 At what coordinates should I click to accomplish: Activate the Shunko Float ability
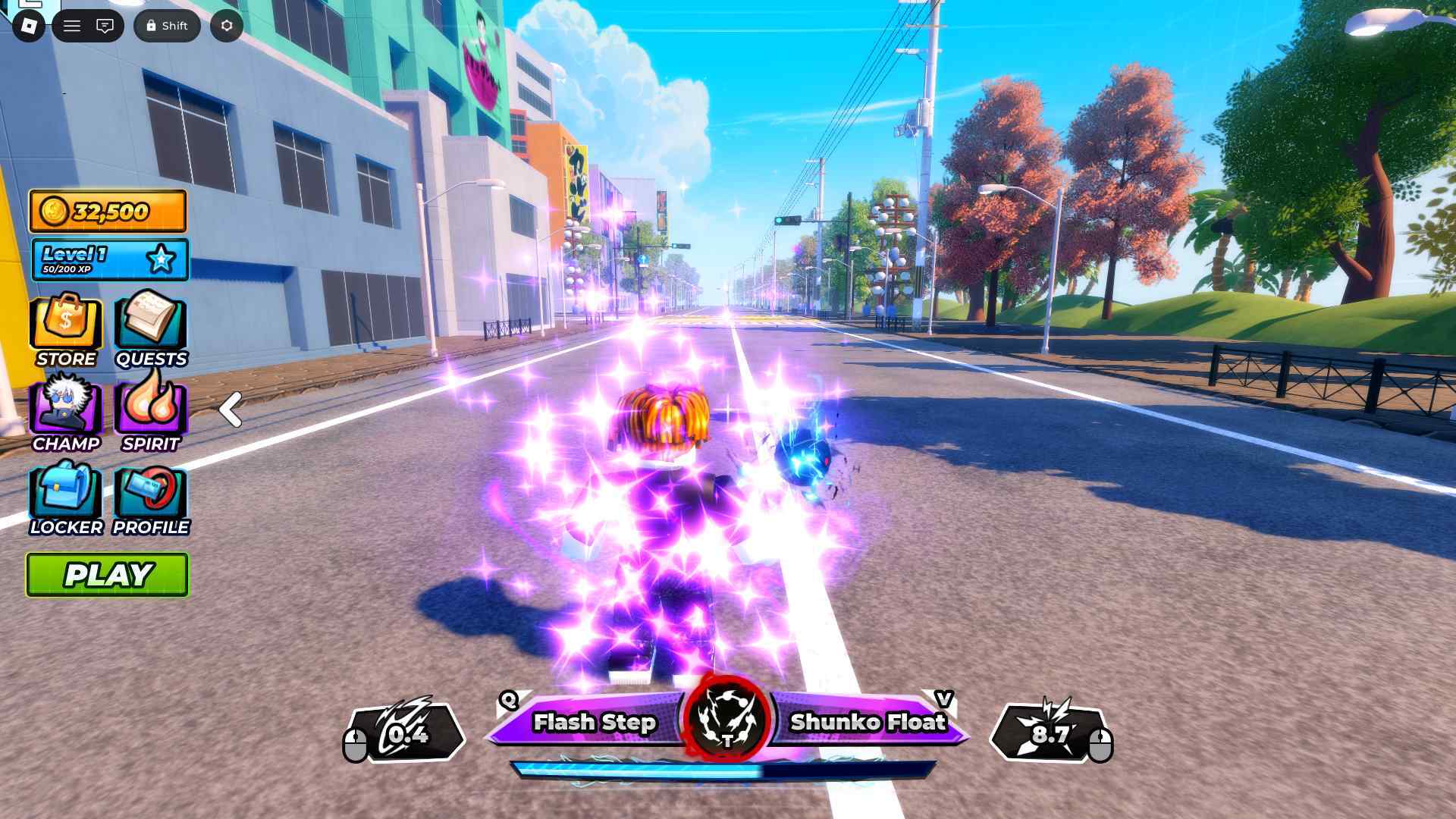(x=868, y=722)
